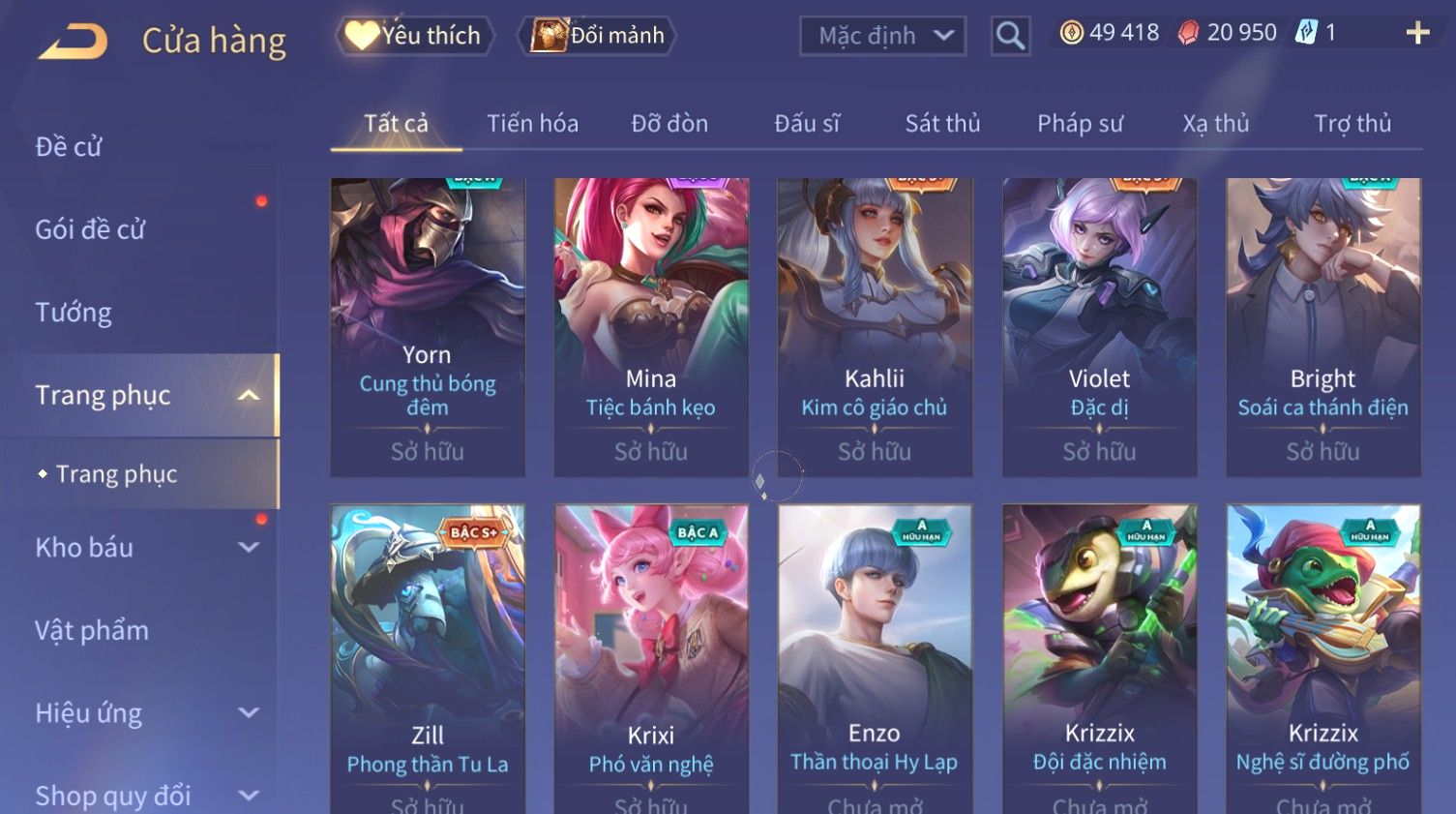Add currency with the plus button
The width and height of the screenshot is (1456, 814).
point(1417,34)
